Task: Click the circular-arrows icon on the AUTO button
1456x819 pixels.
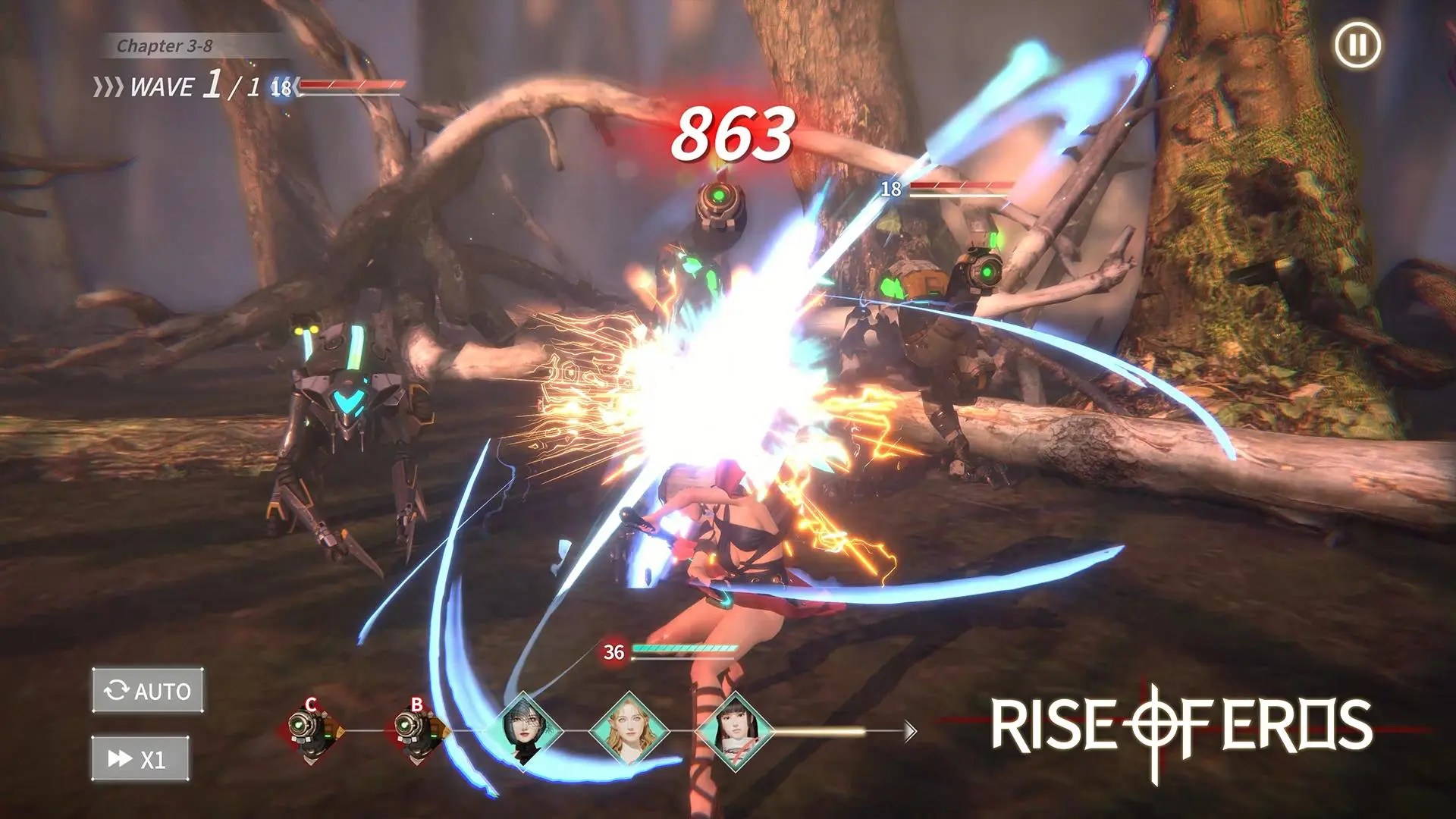Action: pyautogui.click(x=115, y=691)
